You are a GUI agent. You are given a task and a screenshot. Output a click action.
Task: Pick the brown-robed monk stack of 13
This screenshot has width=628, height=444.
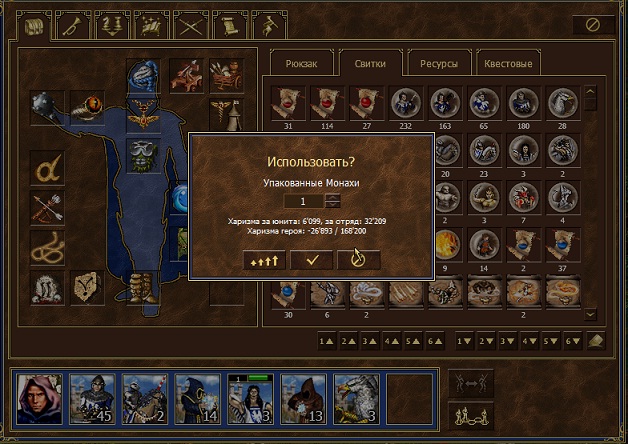click(x=301, y=400)
